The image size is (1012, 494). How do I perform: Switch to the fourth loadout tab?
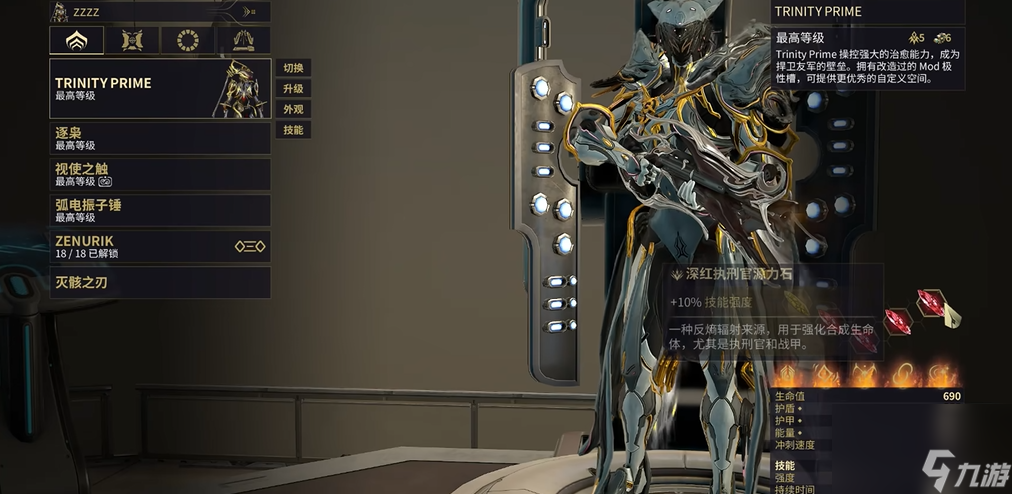click(x=243, y=40)
